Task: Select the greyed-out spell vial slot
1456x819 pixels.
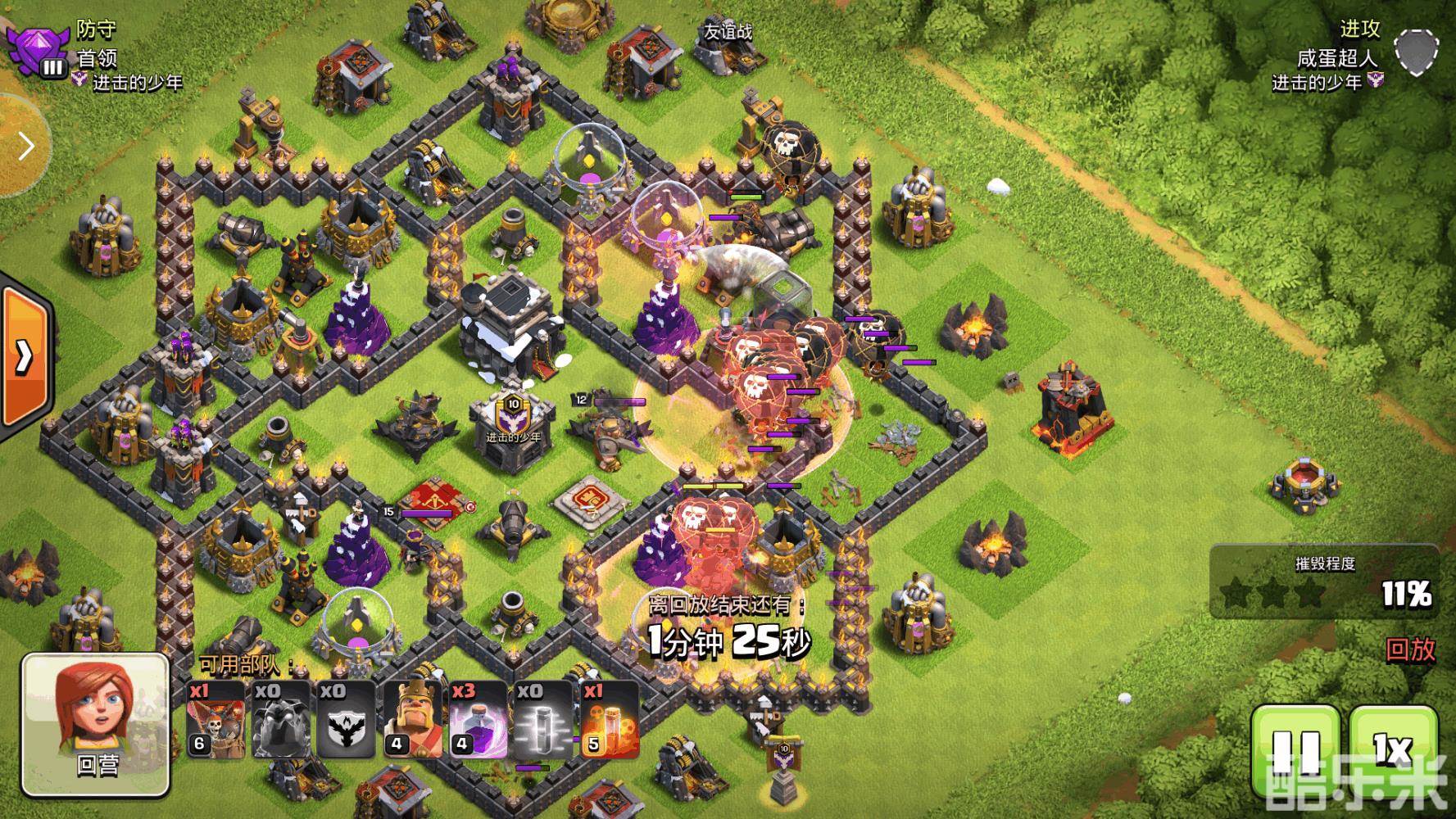Action: coord(543,720)
